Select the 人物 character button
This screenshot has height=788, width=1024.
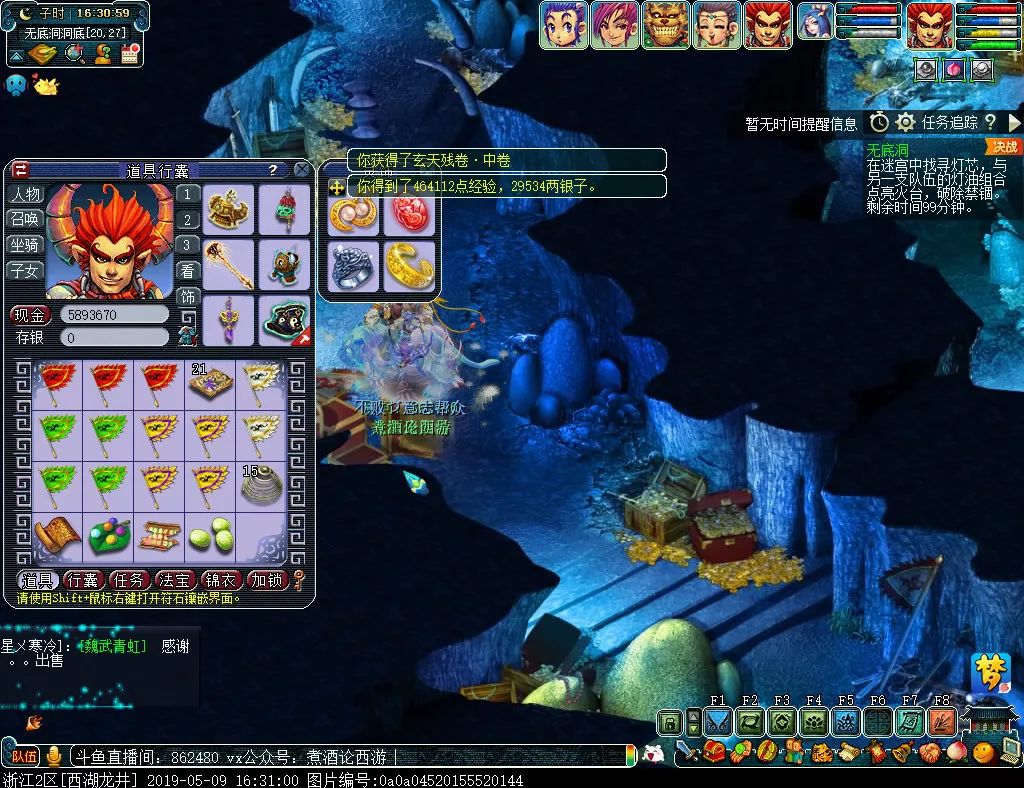click(x=25, y=194)
